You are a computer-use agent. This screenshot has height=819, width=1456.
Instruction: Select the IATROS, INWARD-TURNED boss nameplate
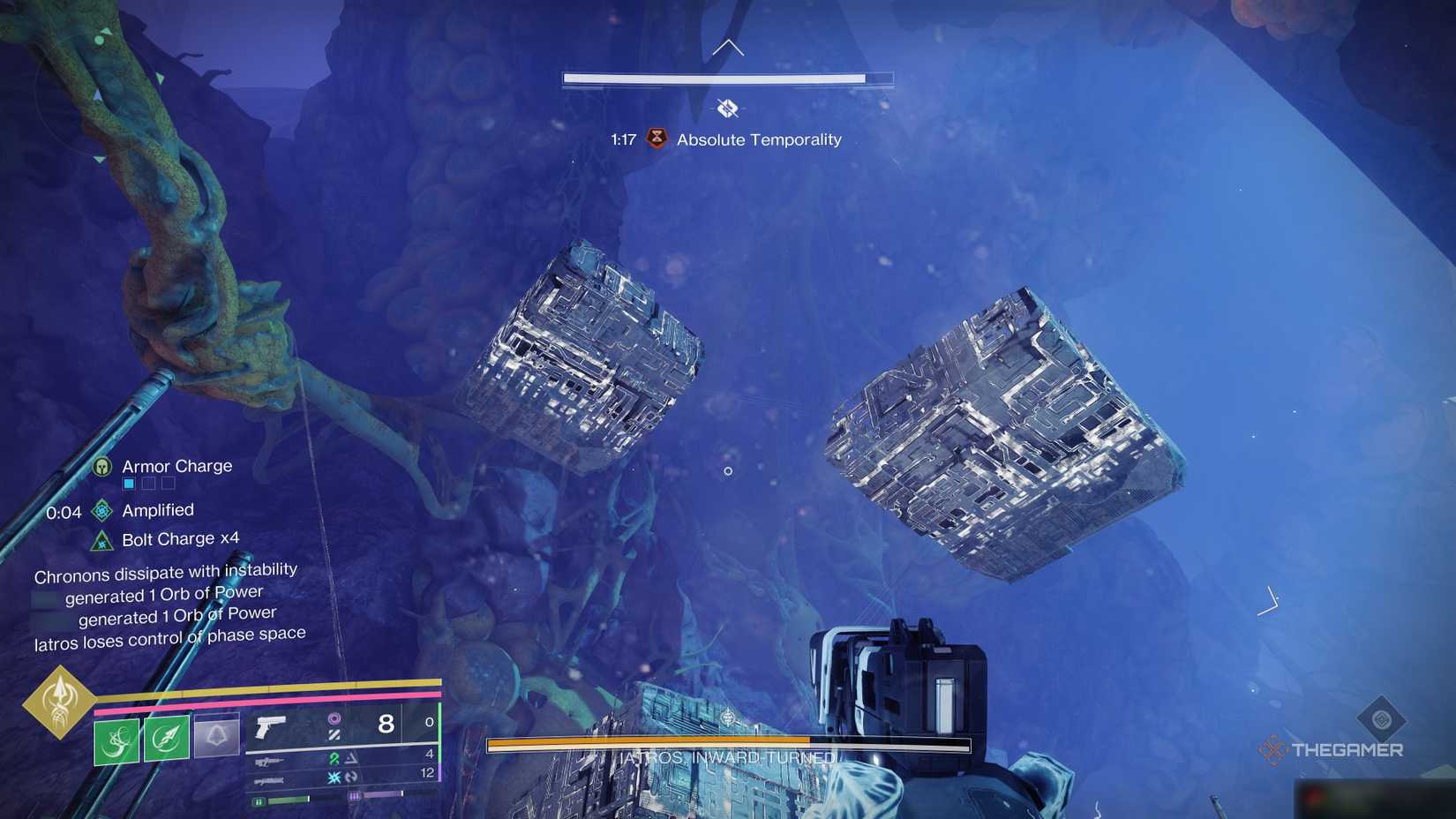pos(718,756)
